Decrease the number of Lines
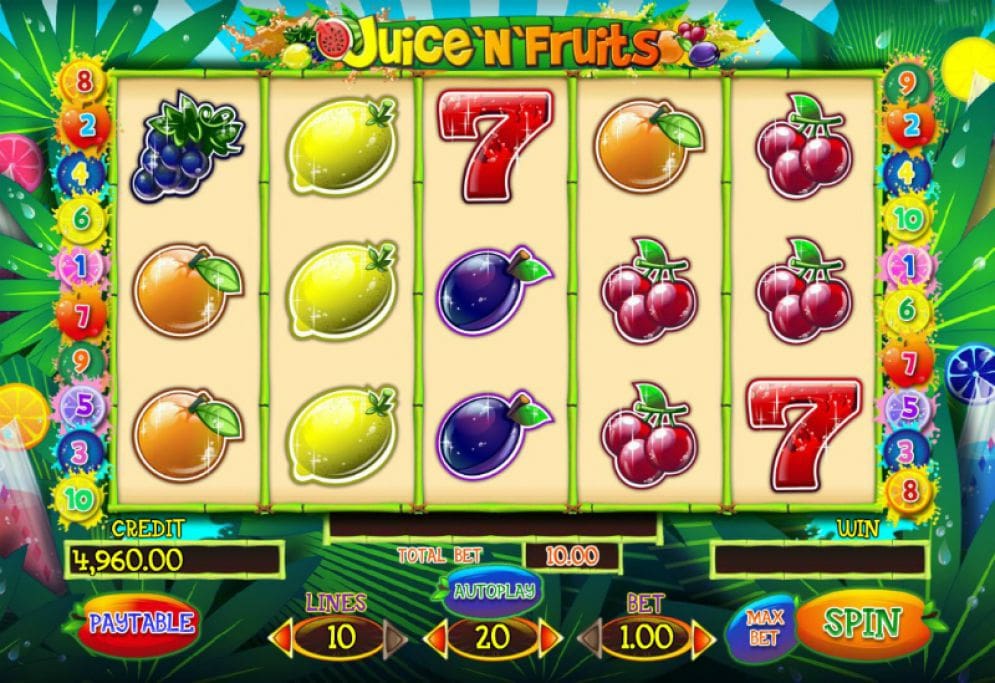The image size is (995, 683). coord(282,638)
